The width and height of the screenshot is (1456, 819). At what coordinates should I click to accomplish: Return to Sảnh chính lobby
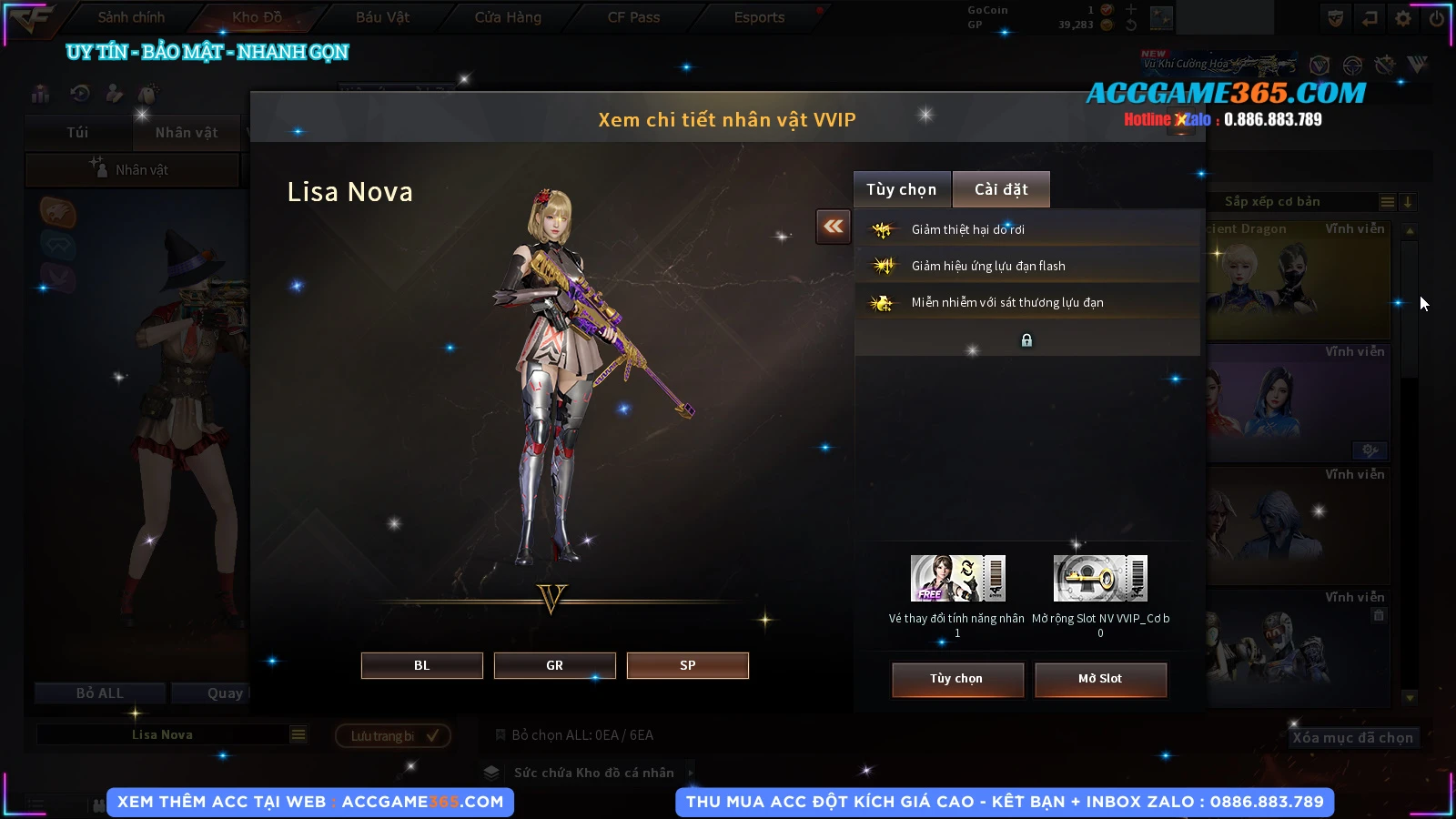click(x=131, y=17)
